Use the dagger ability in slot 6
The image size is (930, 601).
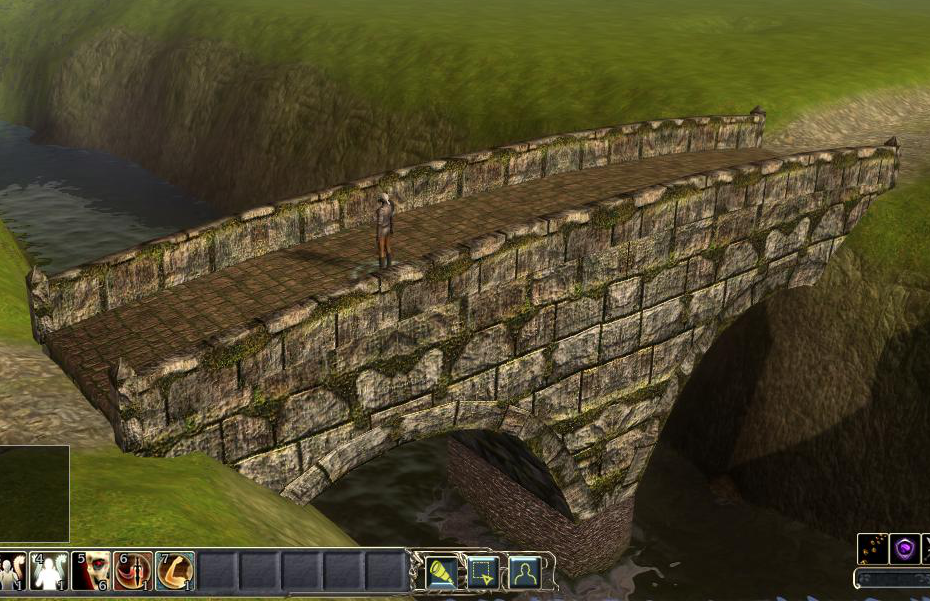[x=133, y=572]
